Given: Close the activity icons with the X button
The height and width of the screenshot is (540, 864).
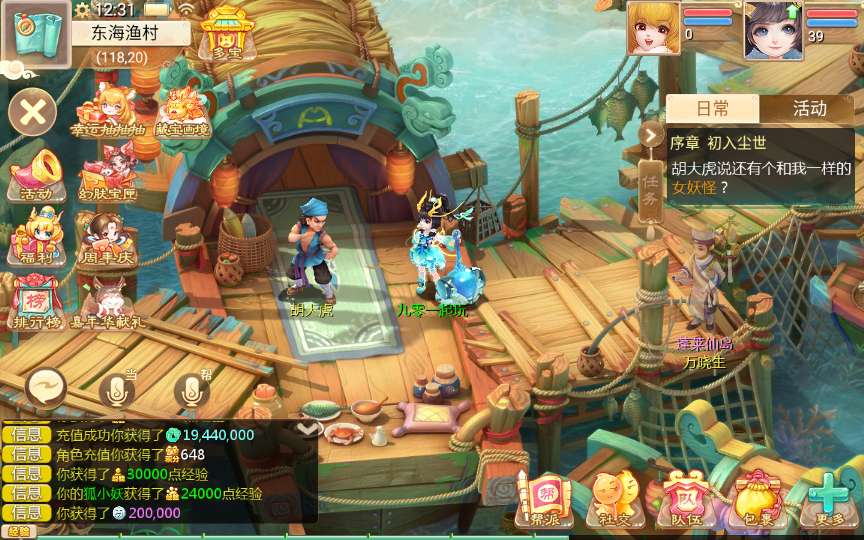Looking at the screenshot, I should pos(32,112).
